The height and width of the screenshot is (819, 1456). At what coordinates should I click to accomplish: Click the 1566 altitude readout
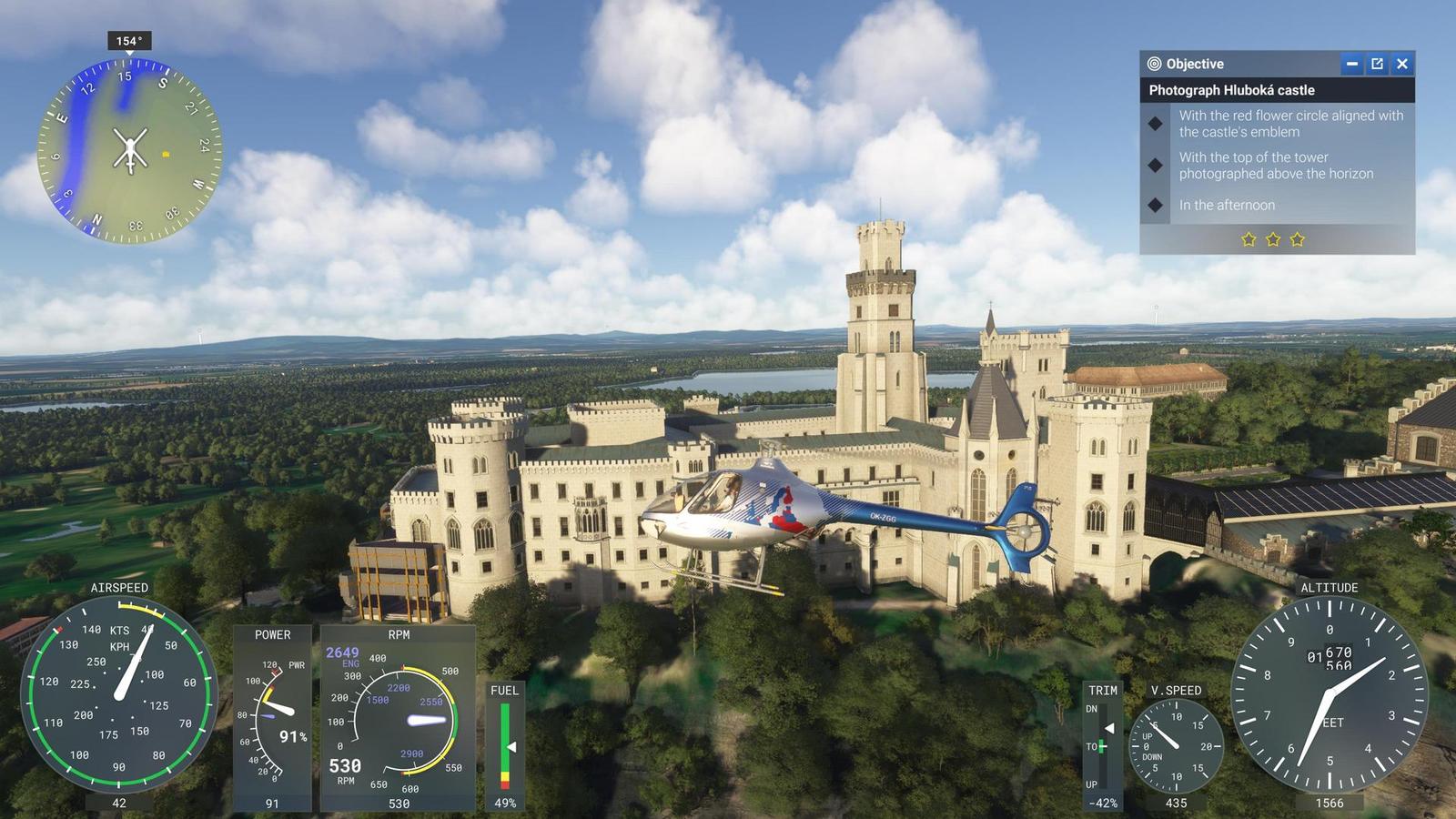tap(1330, 803)
